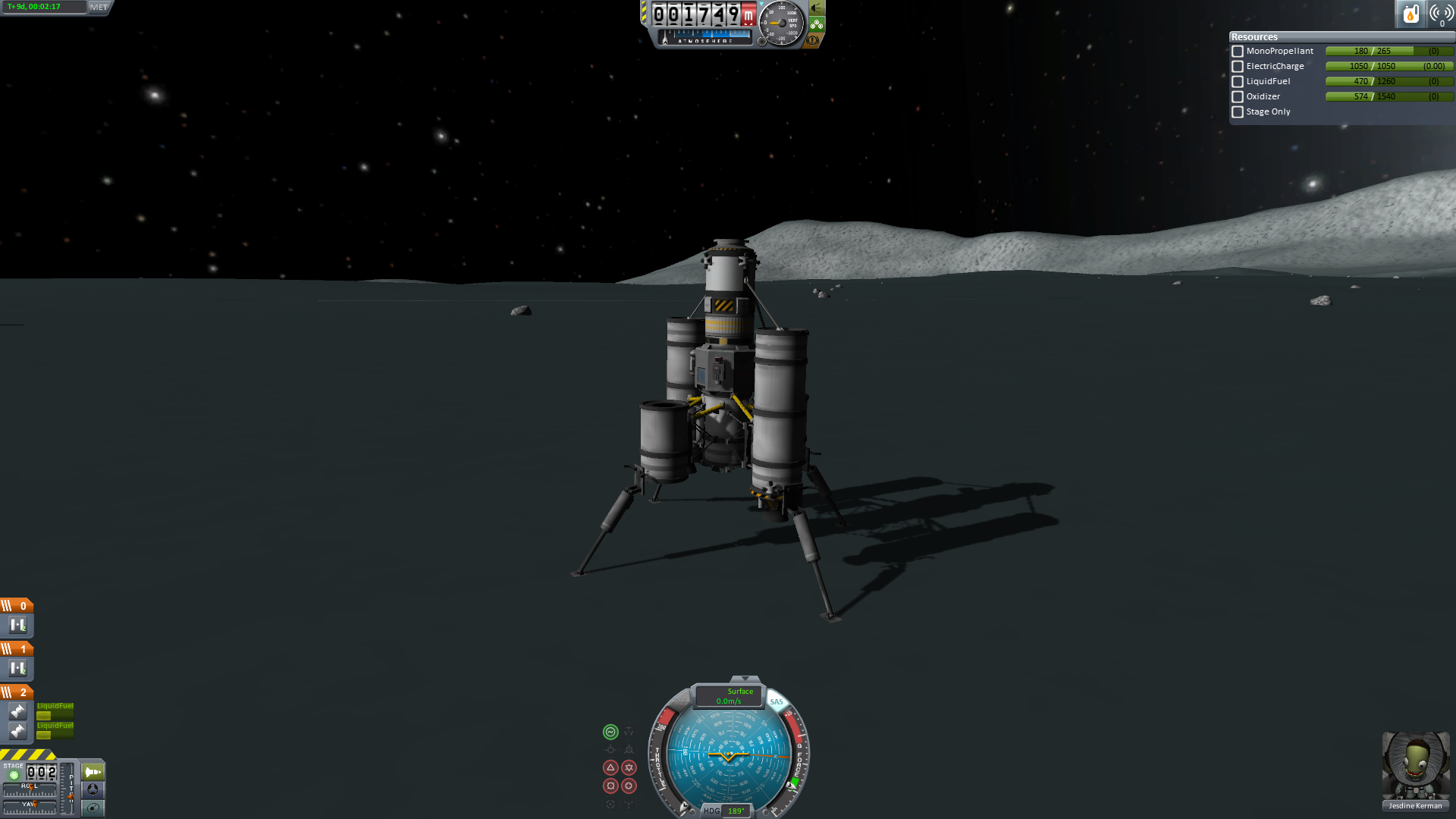Tick the MonoPropellant resource checkbox
Viewport: 1456px width, 819px height.
[x=1238, y=52]
